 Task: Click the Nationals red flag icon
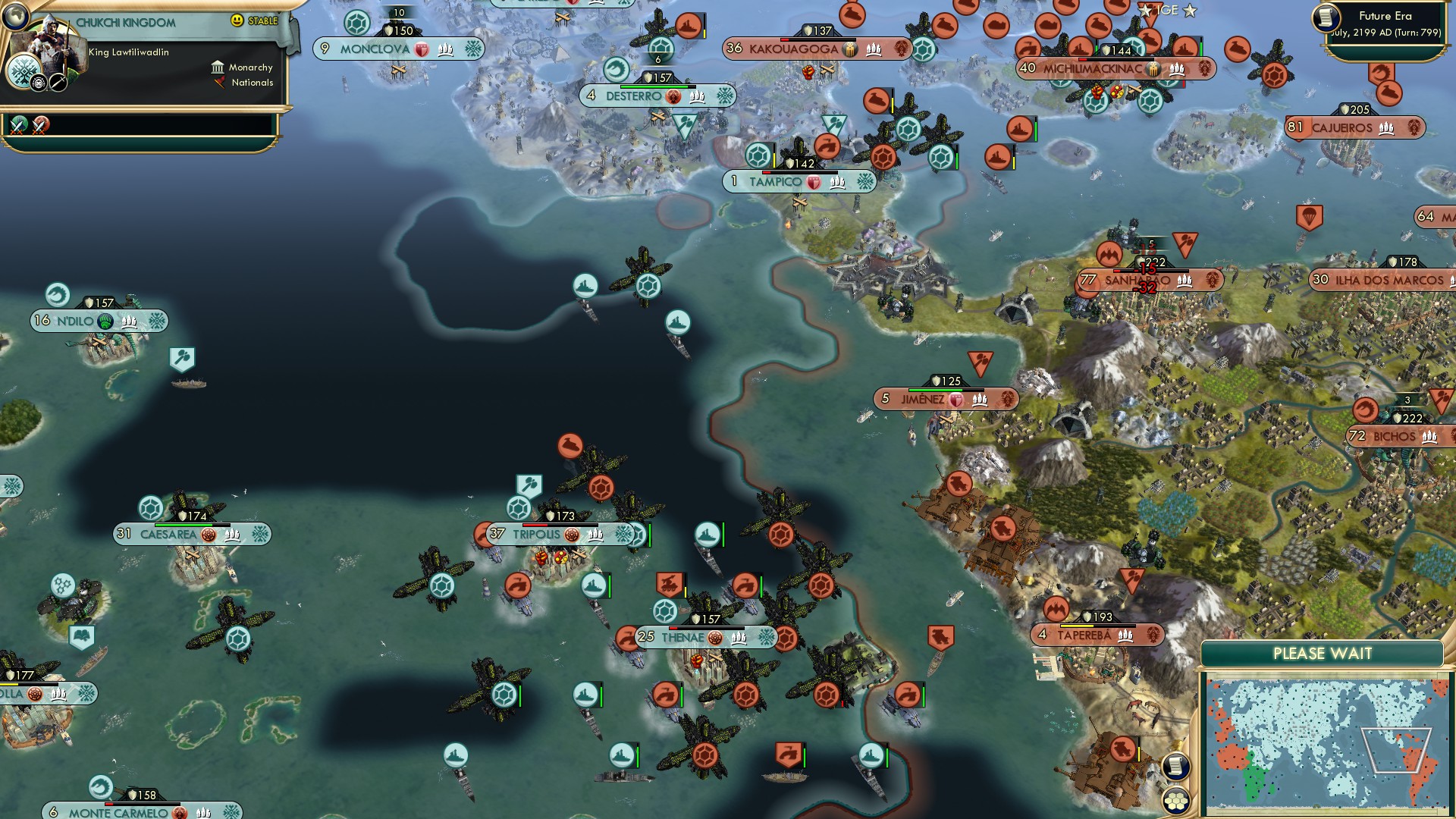pyautogui.click(x=219, y=83)
